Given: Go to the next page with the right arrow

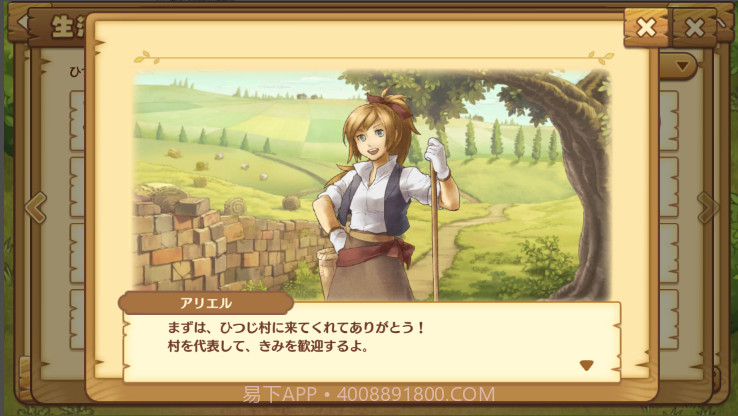Looking at the screenshot, I should (x=708, y=207).
